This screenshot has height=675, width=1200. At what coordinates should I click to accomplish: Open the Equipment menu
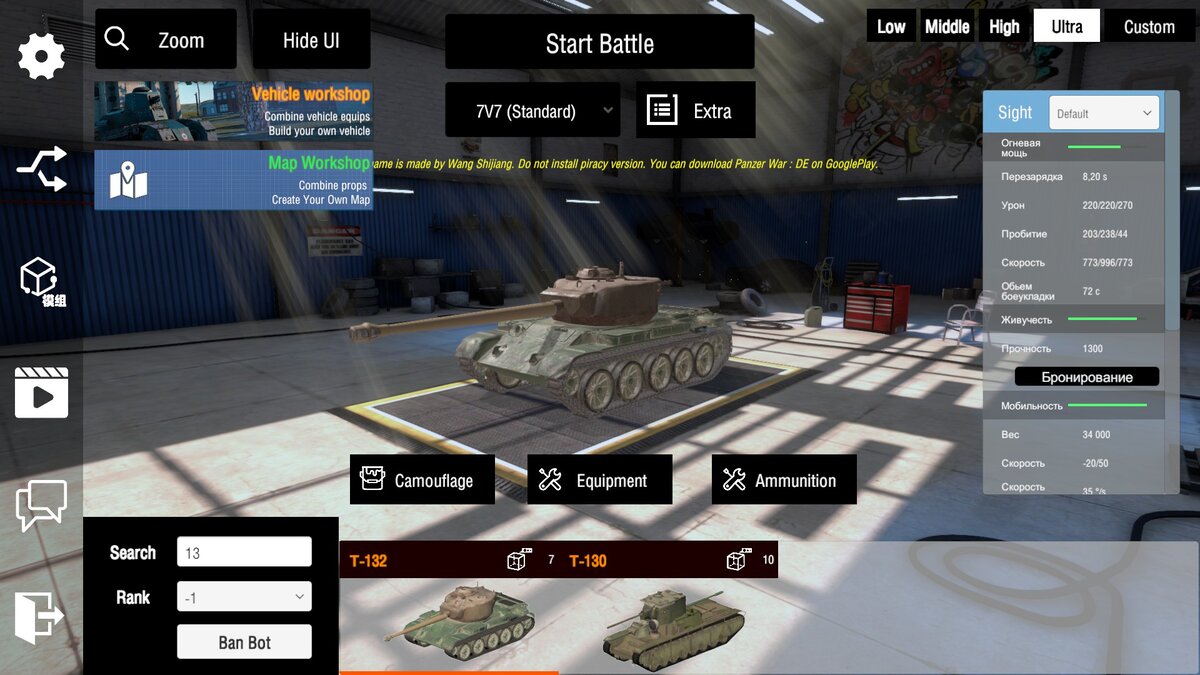(x=599, y=480)
